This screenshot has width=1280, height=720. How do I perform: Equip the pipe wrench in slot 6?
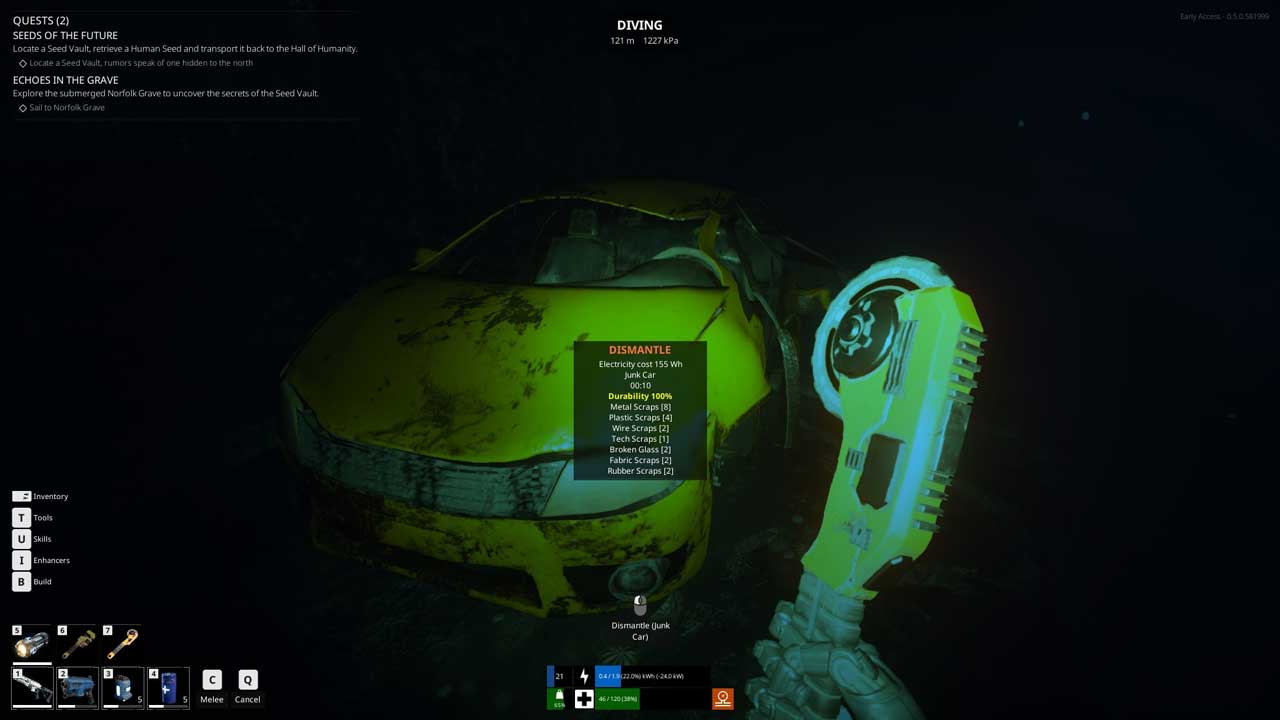pos(78,643)
